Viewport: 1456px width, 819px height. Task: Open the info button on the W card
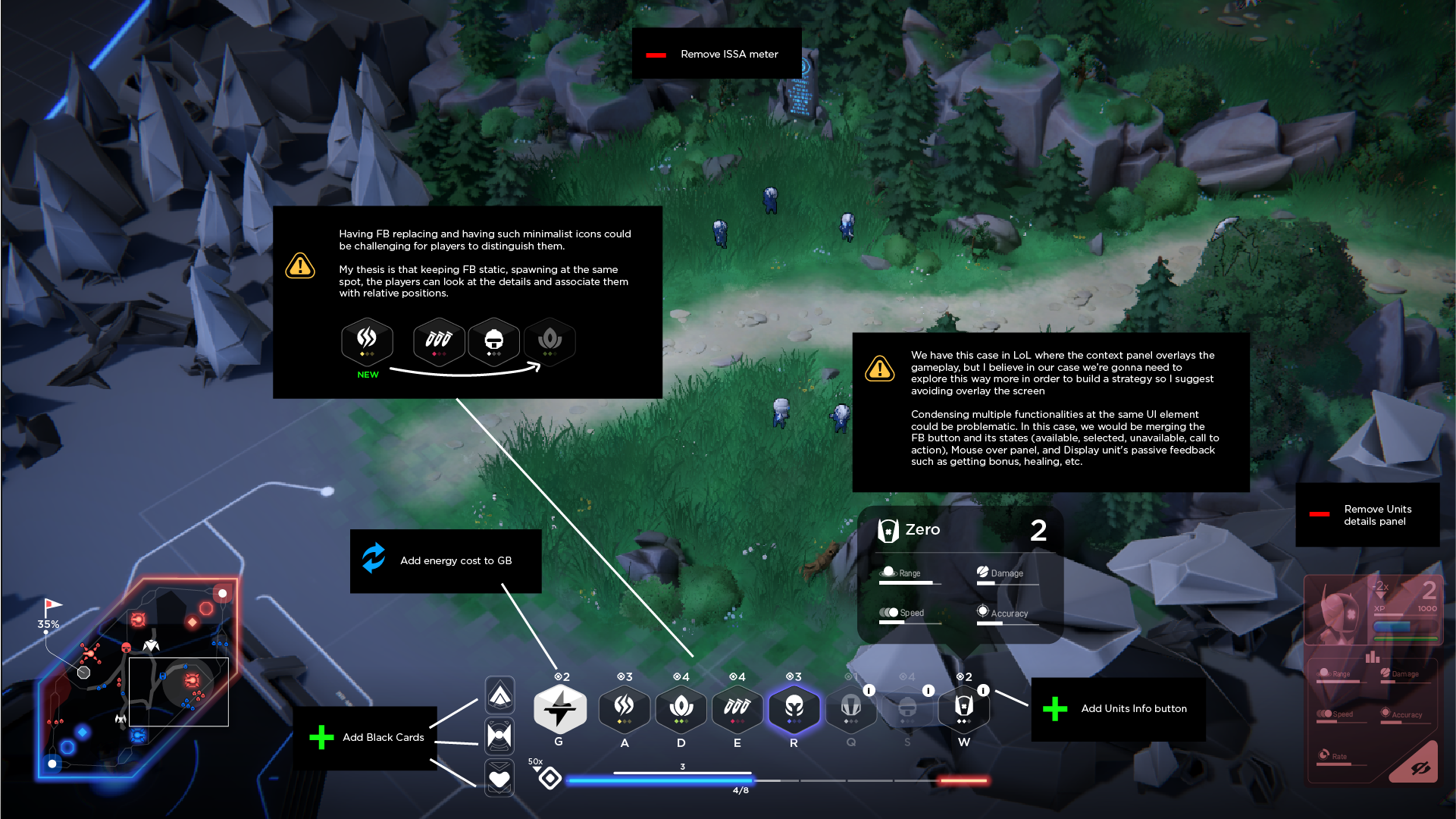coord(983,690)
